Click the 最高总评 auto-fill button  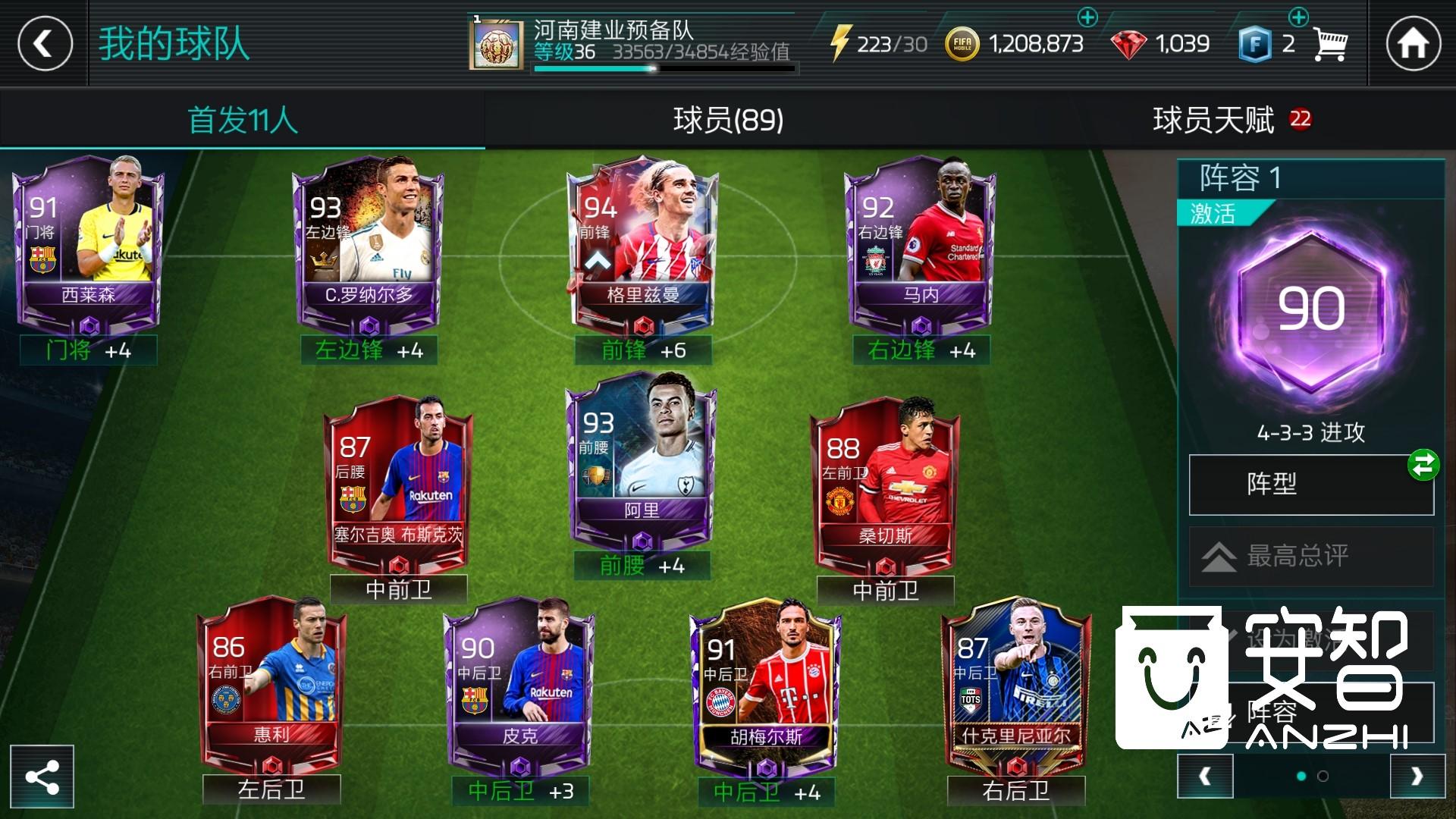[1310, 556]
